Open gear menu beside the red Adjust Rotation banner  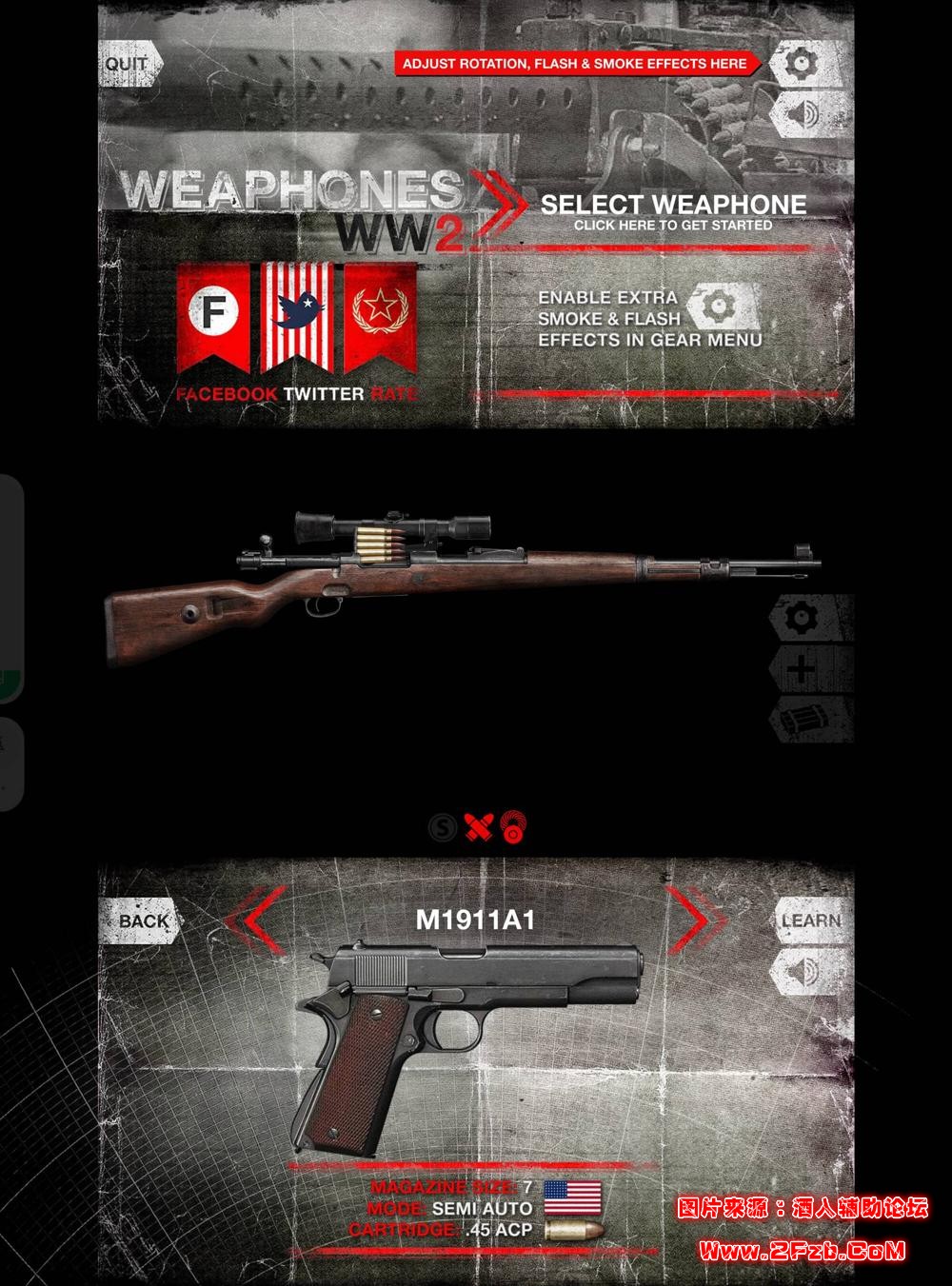click(805, 65)
